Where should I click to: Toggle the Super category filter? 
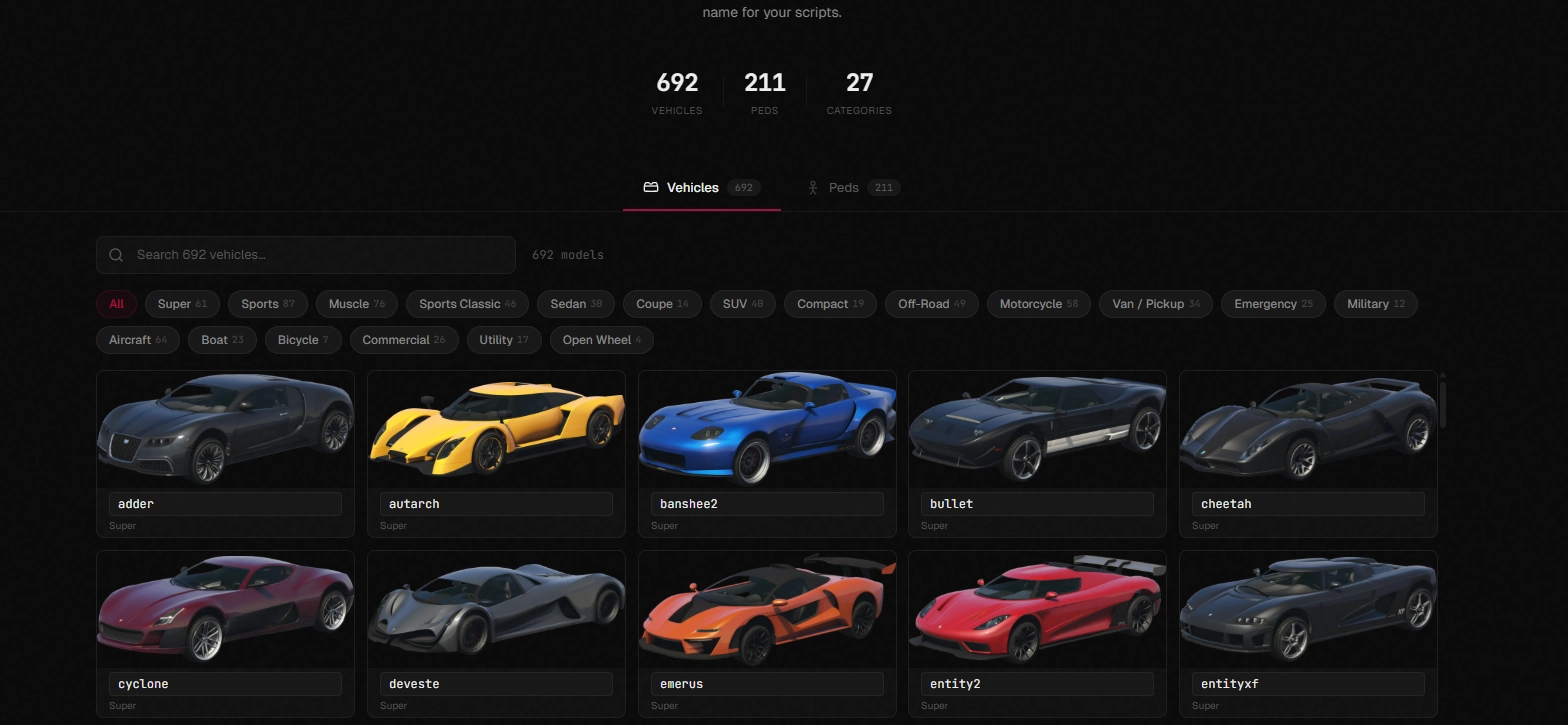181,303
